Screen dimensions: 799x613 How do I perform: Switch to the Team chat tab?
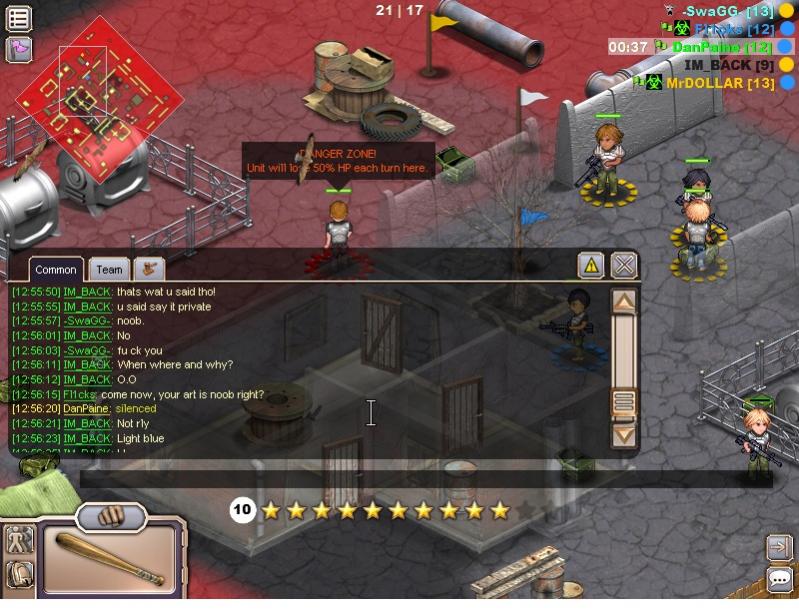point(109,269)
